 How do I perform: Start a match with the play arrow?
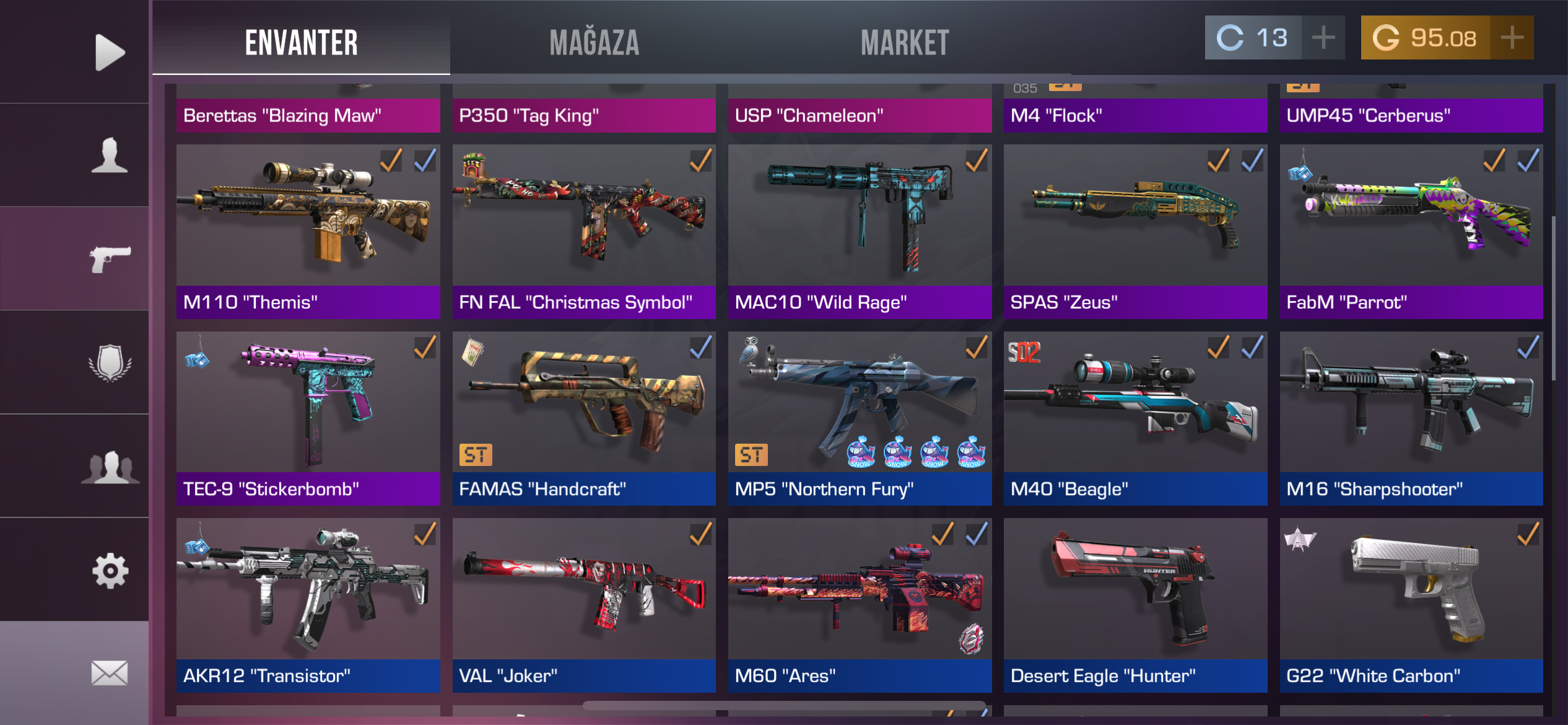point(110,52)
